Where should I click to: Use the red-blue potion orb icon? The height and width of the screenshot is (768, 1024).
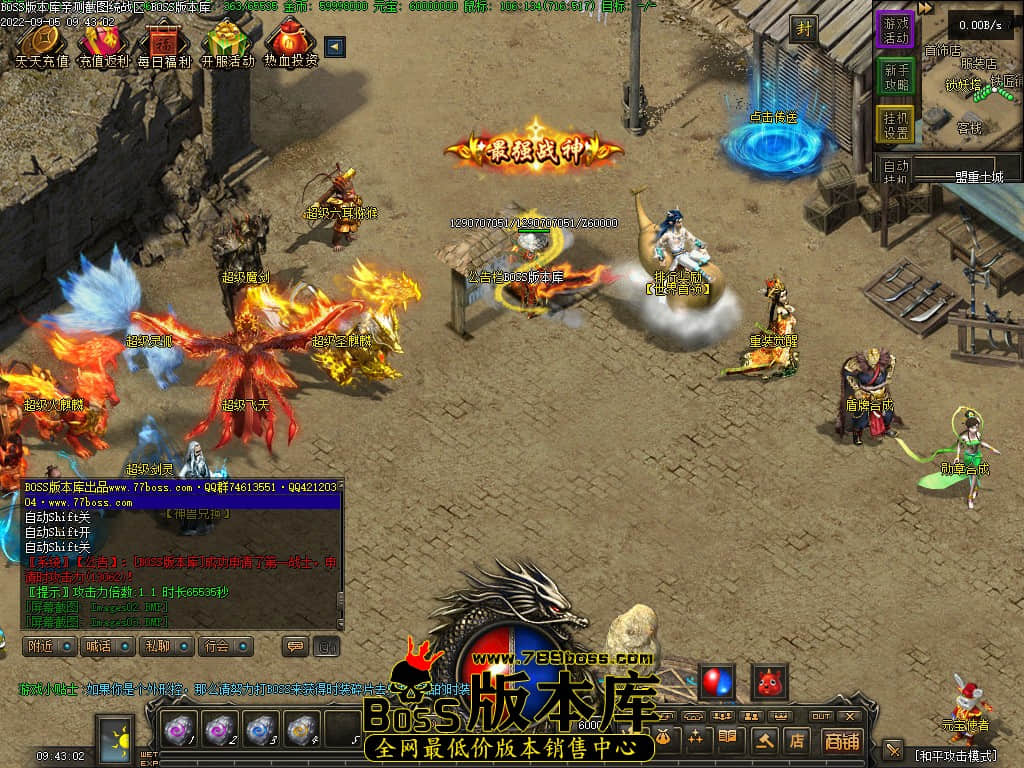pyautogui.click(x=716, y=682)
